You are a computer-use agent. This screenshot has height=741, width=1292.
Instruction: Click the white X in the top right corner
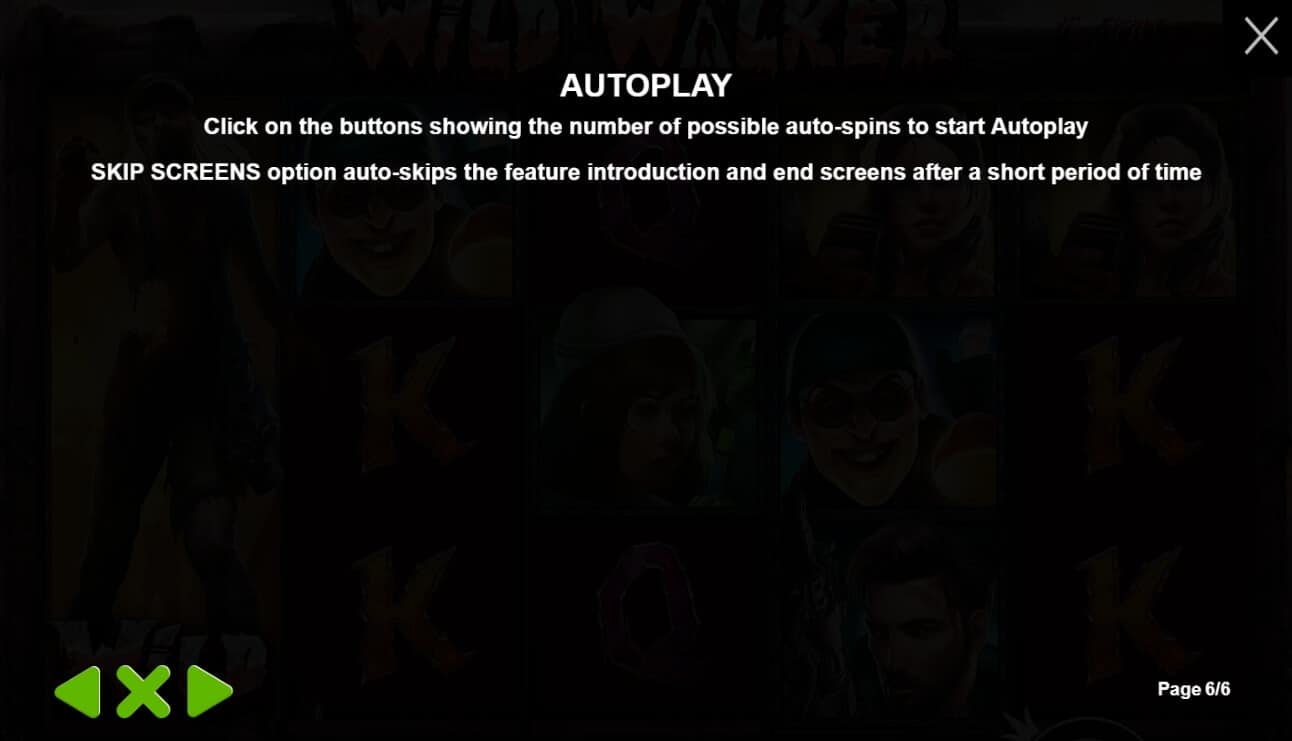(x=1261, y=35)
